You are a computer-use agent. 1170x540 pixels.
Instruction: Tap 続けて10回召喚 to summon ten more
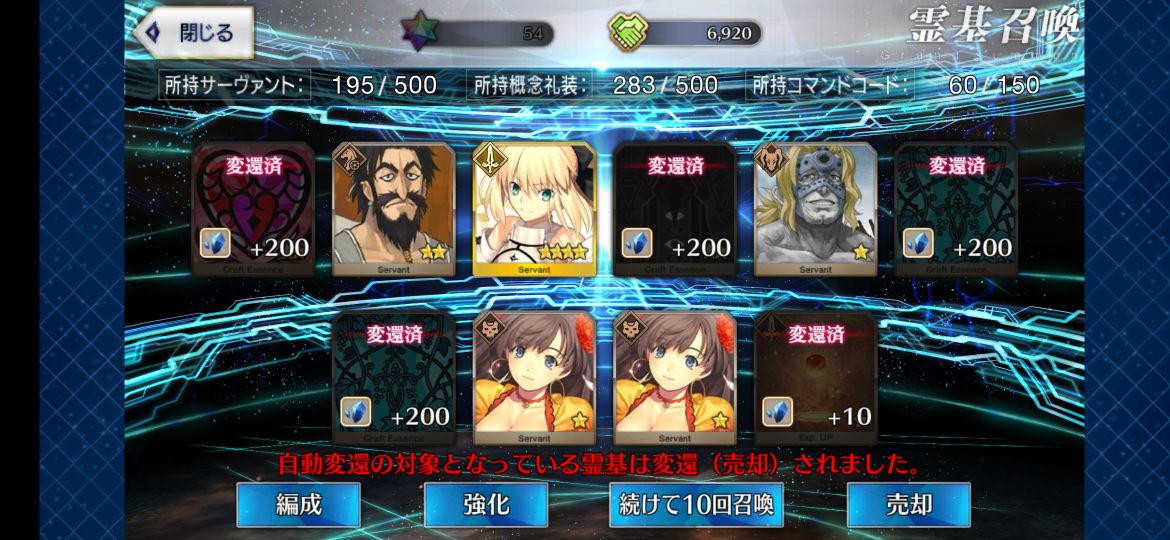click(x=696, y=505)
